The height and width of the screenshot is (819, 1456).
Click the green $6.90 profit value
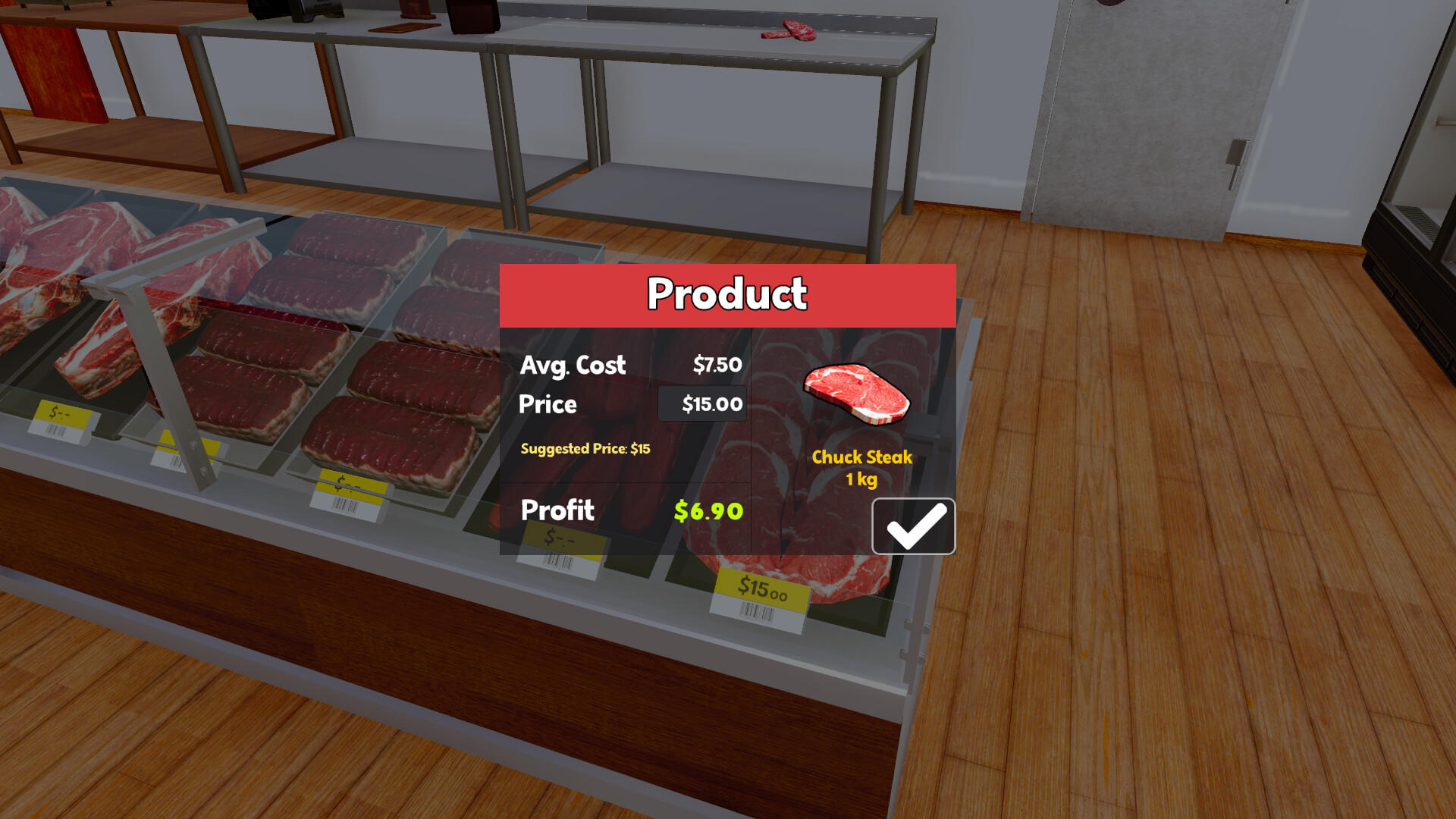[708, 511]
